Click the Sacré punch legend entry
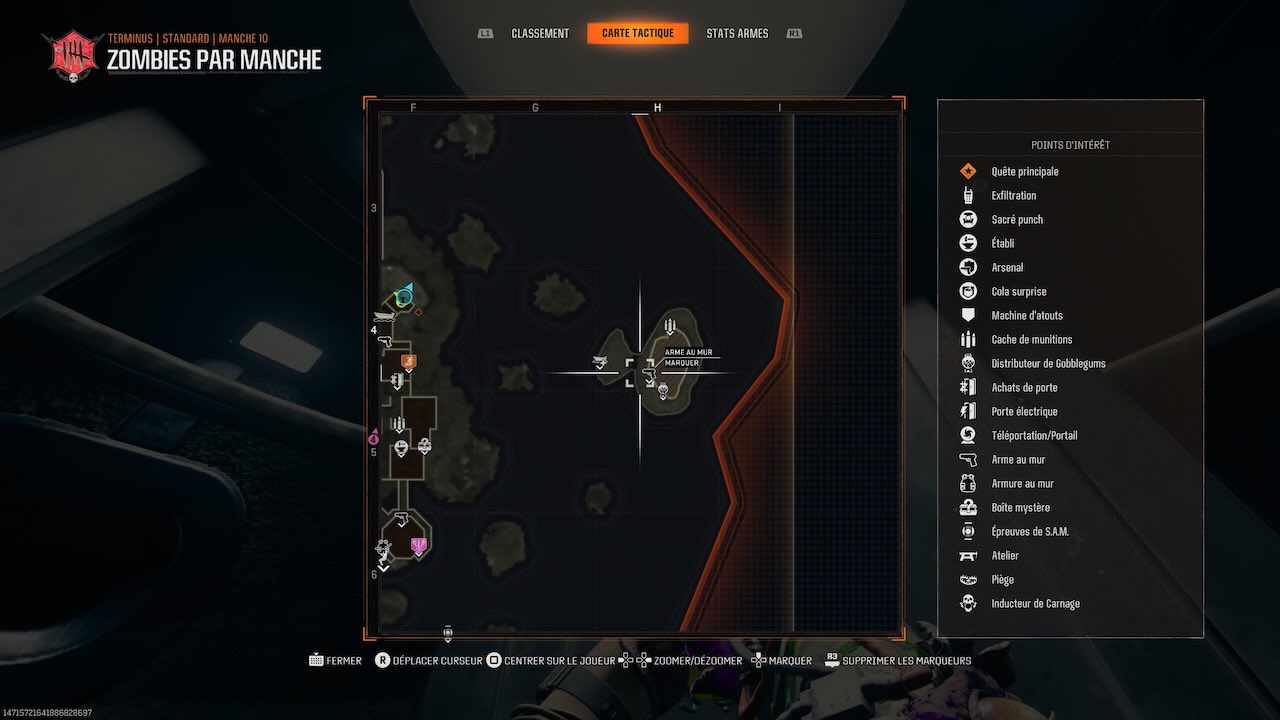The width and height of the screenshot is (1280, 720). pos(1016,219)
